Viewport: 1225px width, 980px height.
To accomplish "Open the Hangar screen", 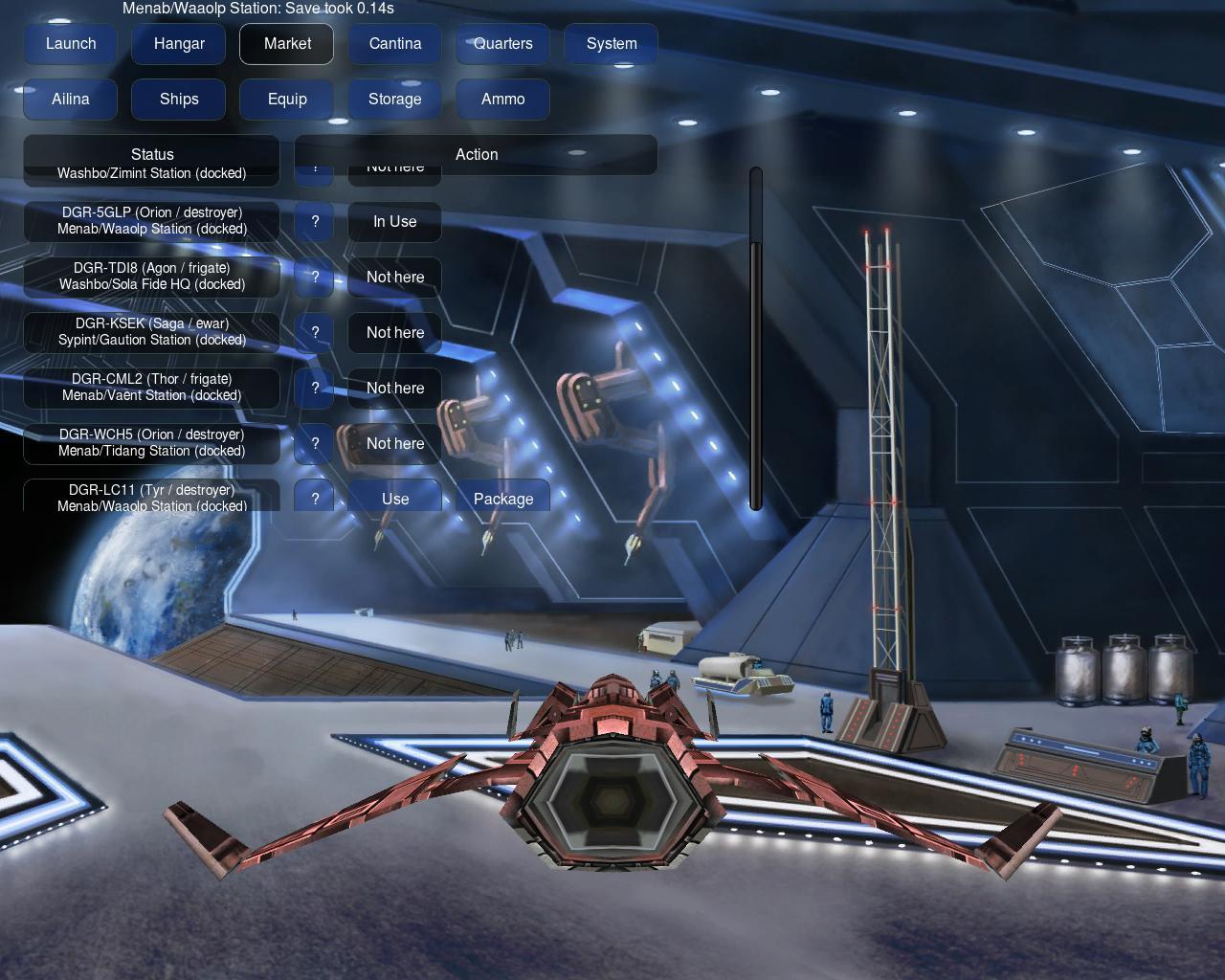I will coord(179,44).
